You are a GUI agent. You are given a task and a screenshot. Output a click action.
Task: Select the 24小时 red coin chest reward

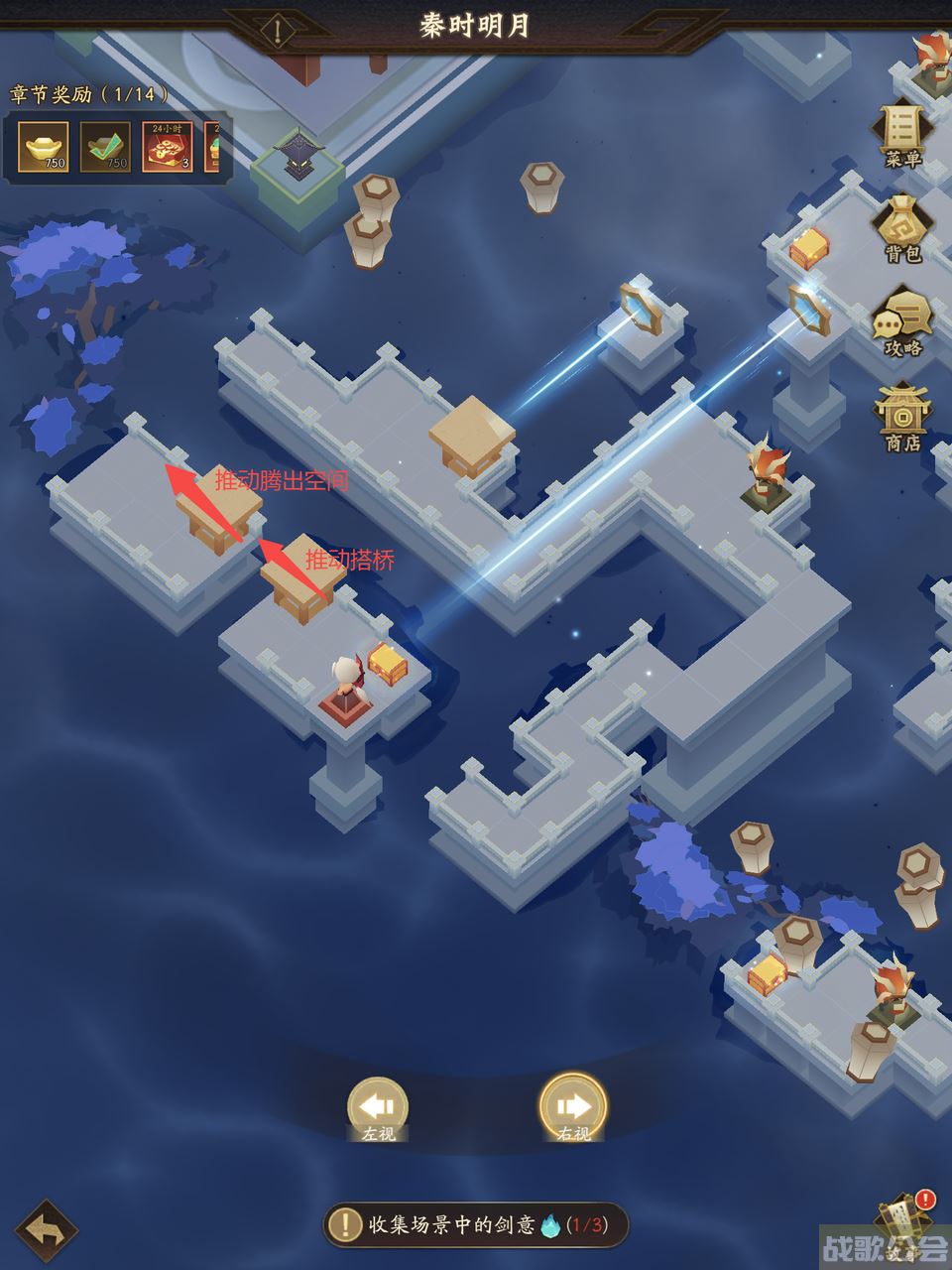point(167,147)
